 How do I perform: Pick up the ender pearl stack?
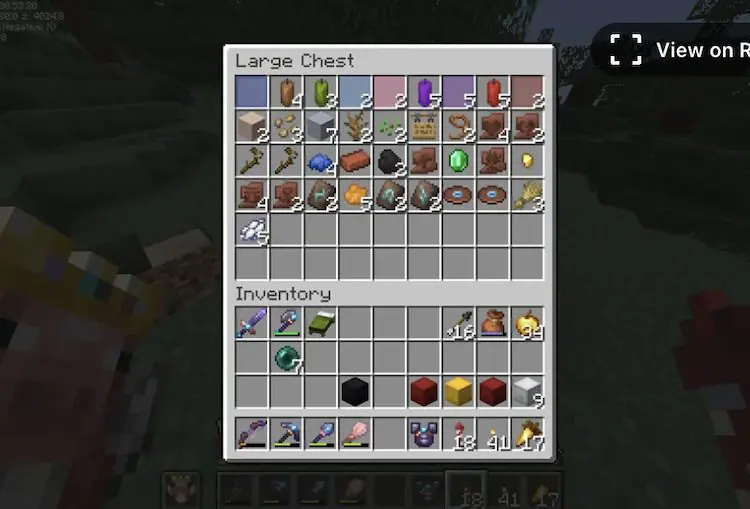(286, 357)
